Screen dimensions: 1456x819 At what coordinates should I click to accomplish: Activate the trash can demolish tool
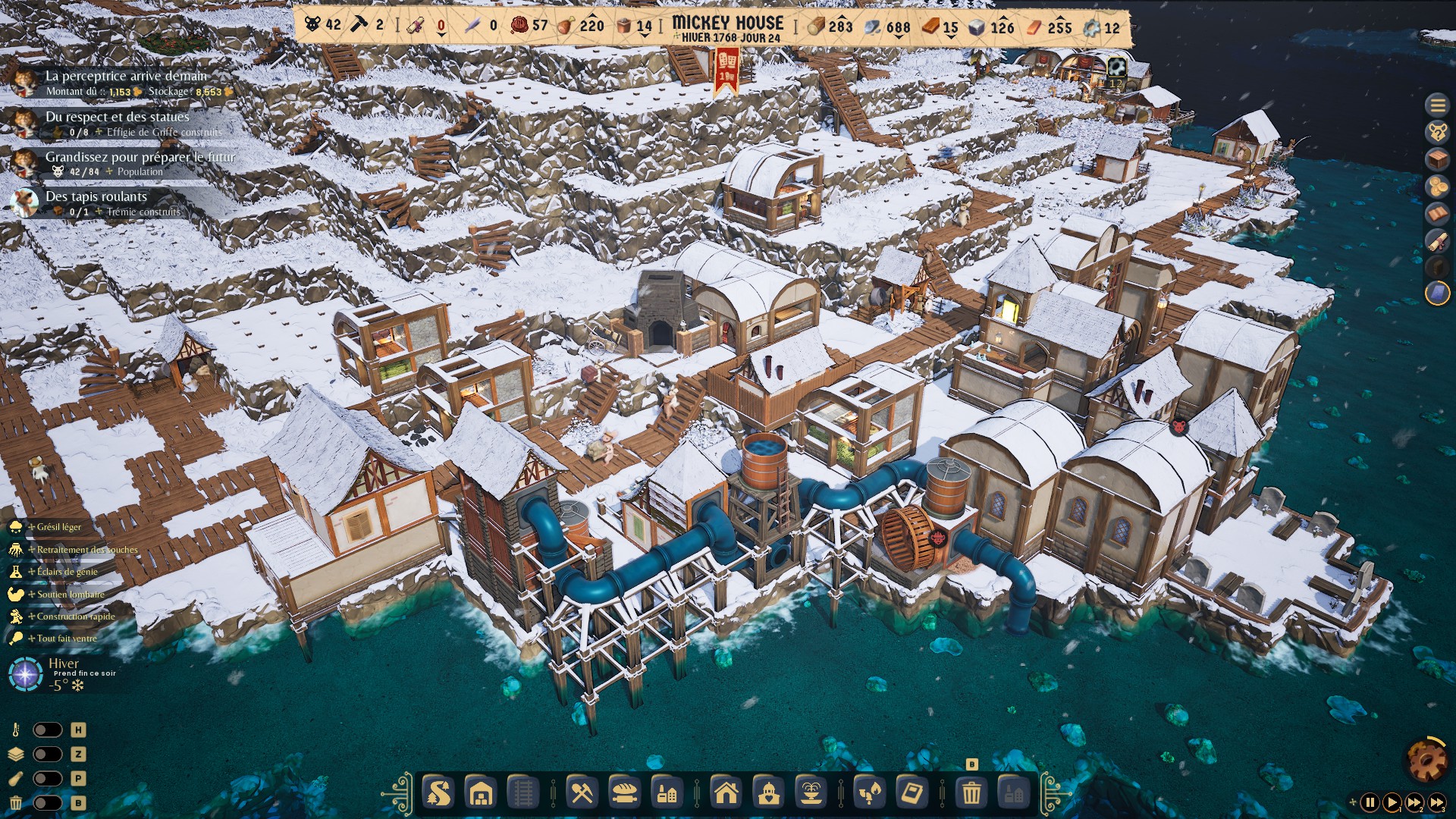(x=971, y=794)
